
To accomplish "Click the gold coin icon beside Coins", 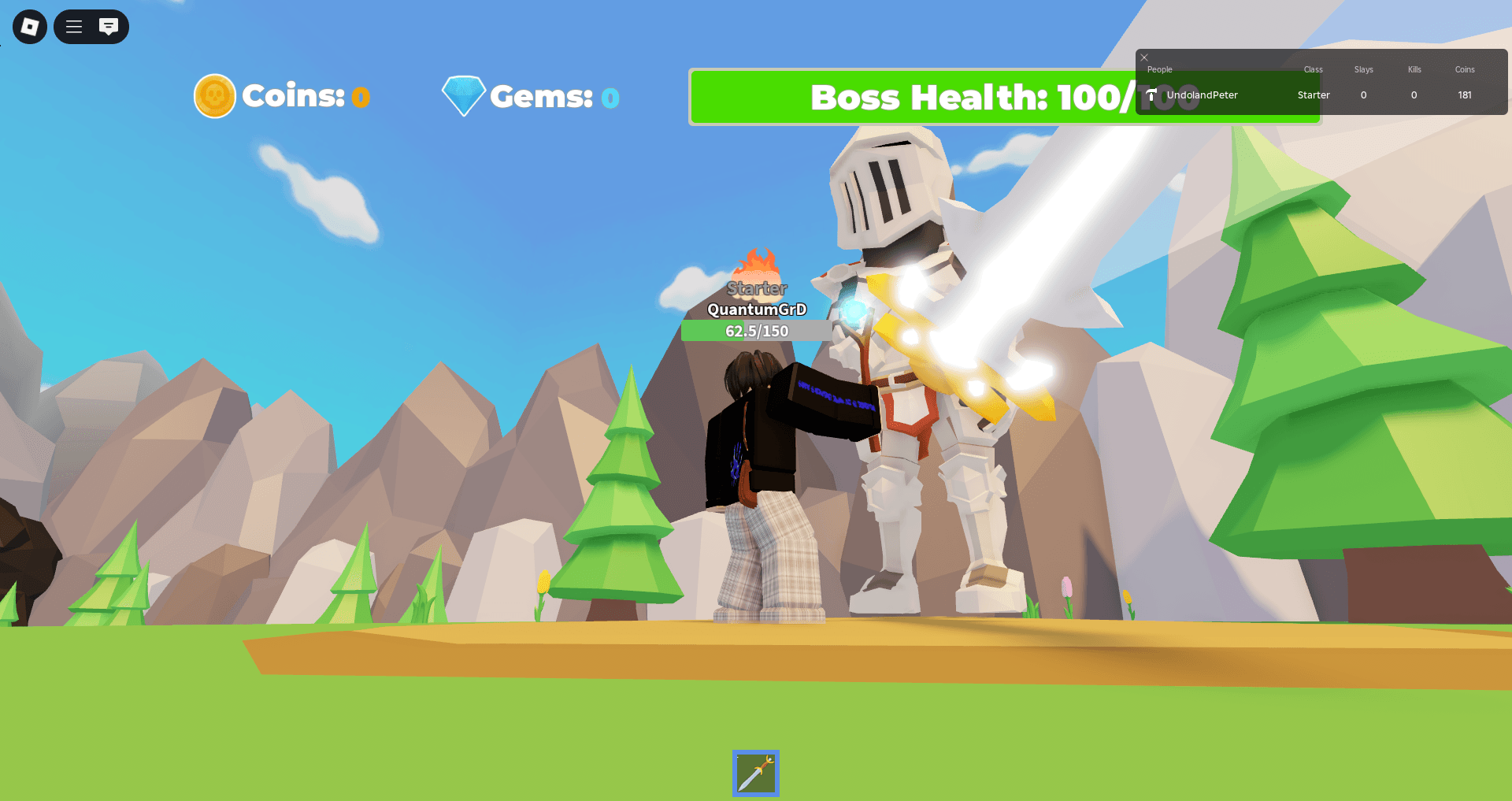I will pos(214,95).
